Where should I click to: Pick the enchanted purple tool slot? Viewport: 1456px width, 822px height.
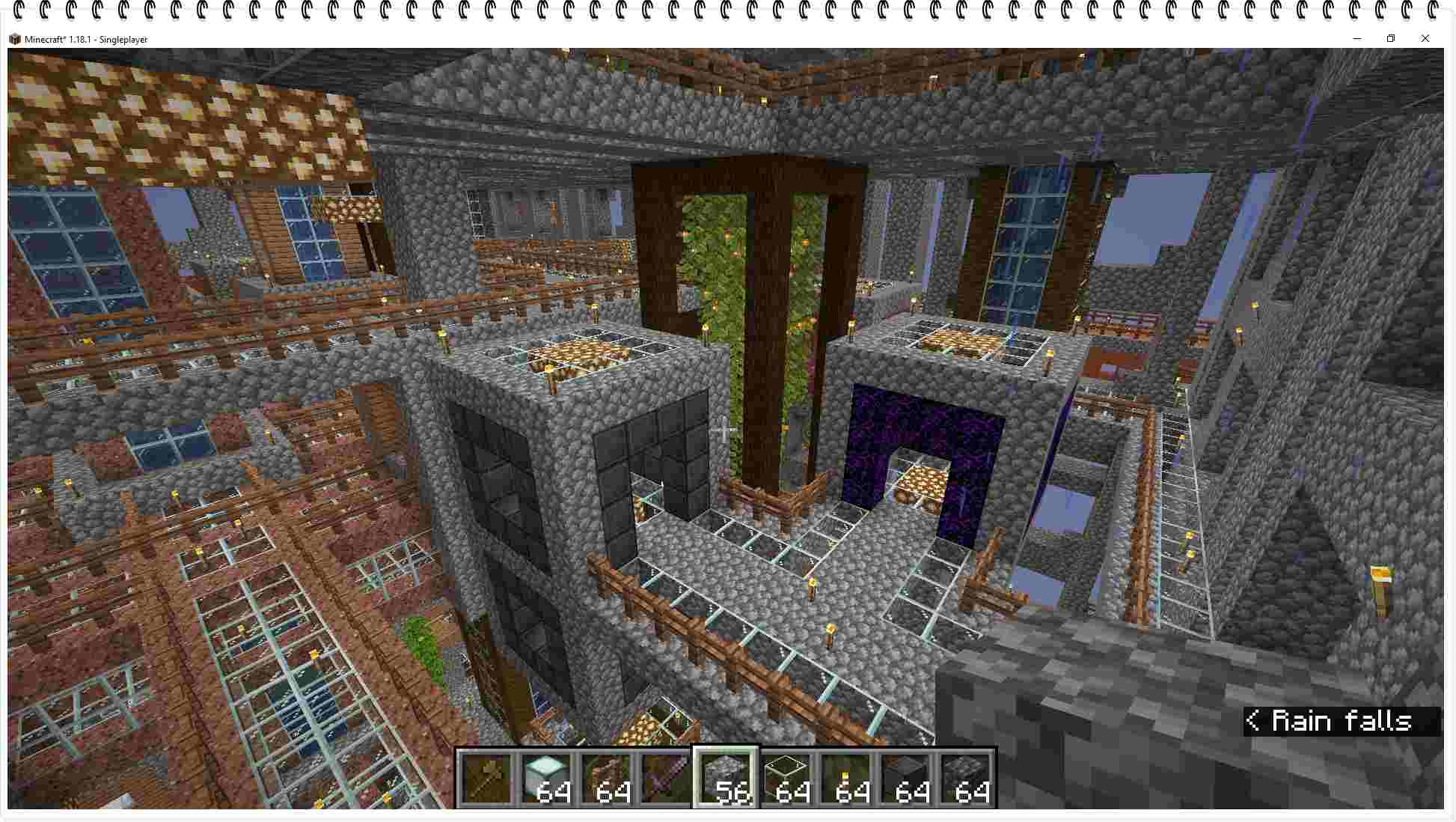click(x=666, y=778)
